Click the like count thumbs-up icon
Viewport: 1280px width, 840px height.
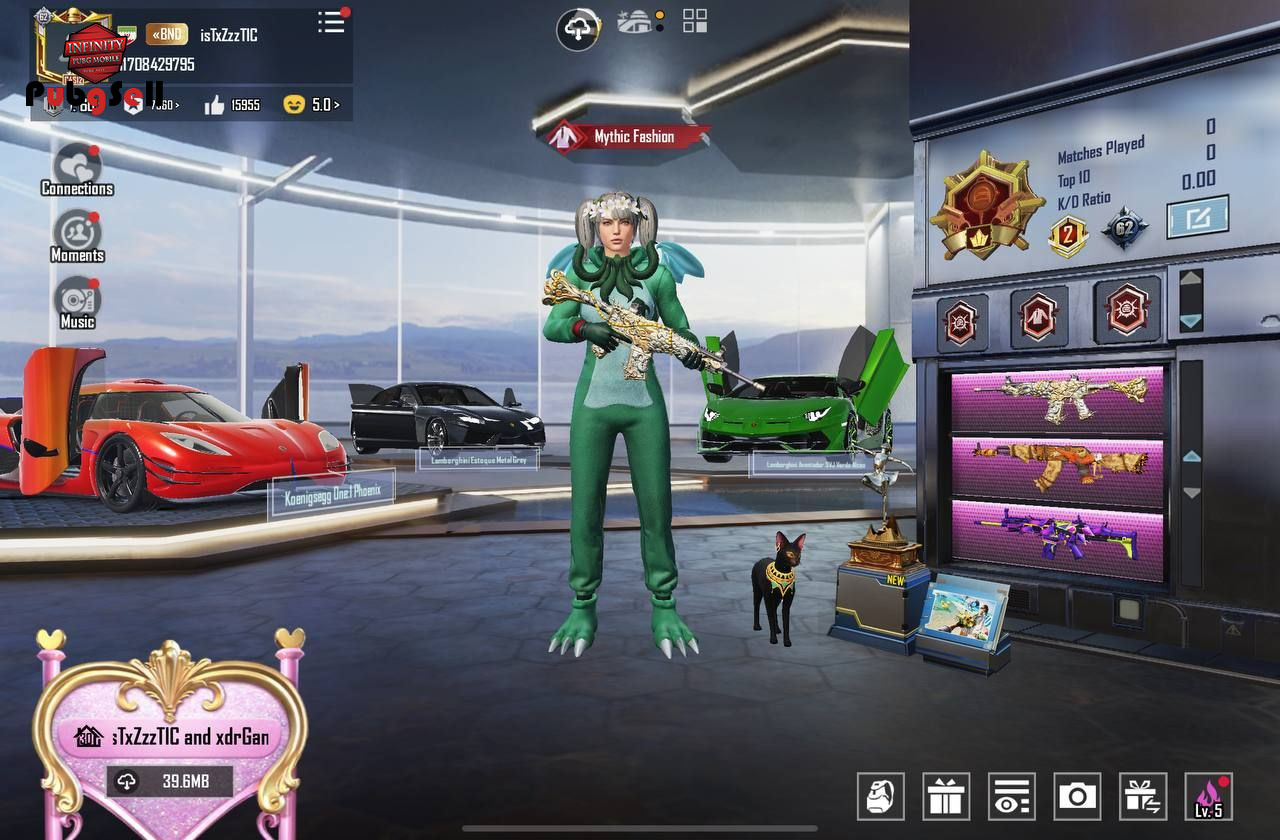215,105
